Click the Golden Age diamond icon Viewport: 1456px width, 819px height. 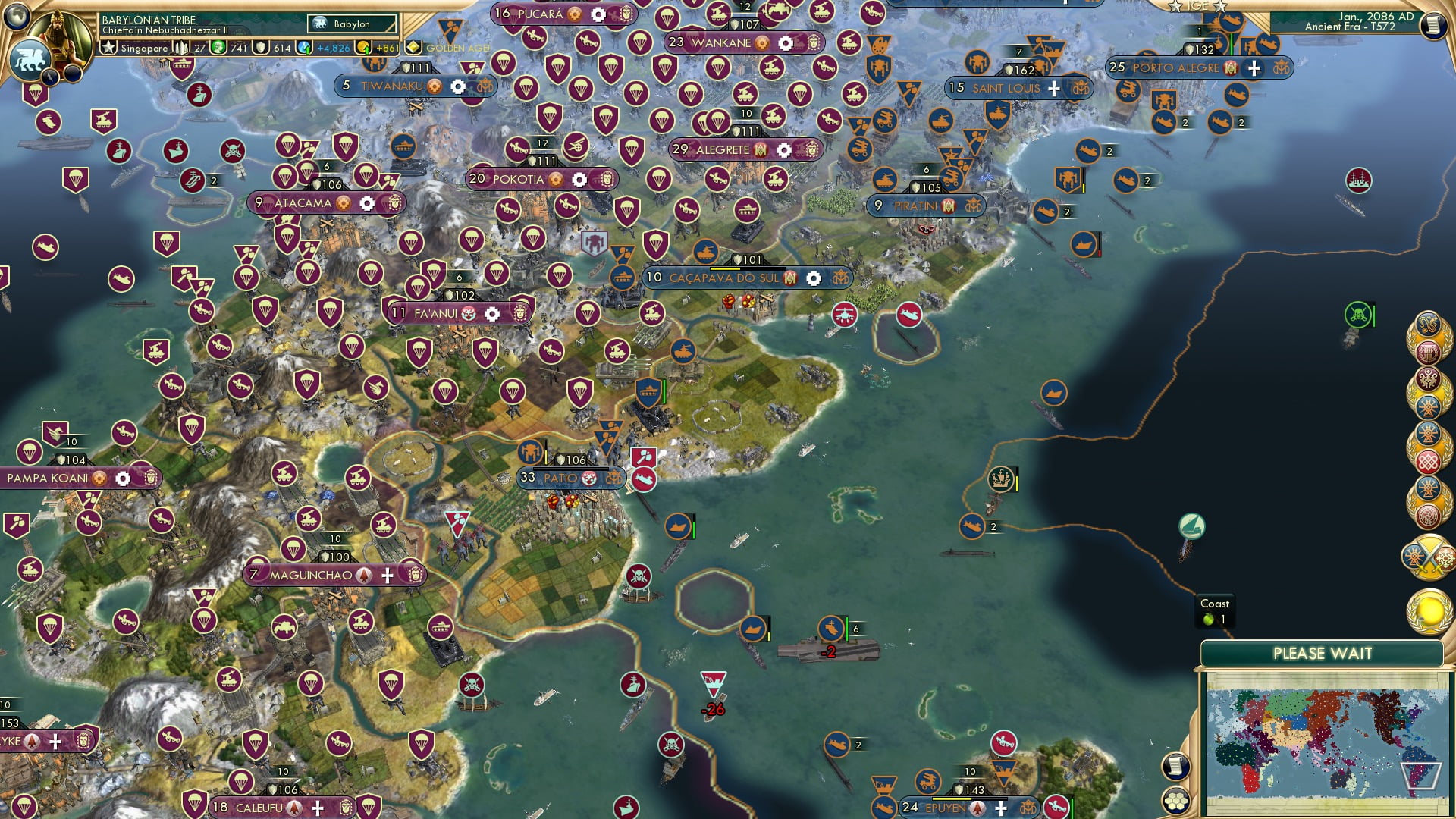(413, 47)
